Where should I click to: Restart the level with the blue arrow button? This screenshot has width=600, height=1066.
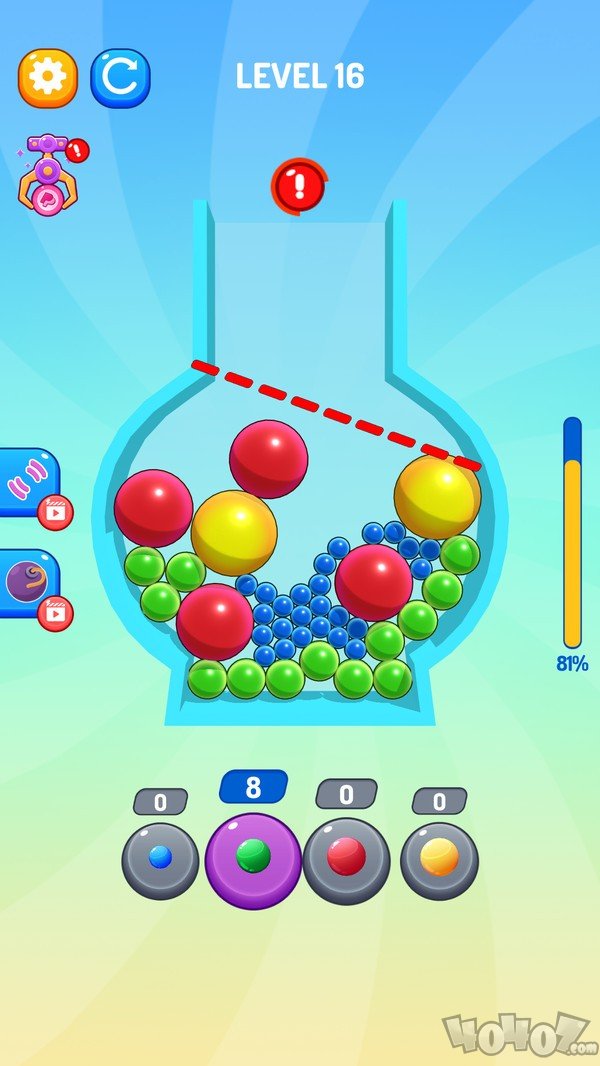[120, 78]
